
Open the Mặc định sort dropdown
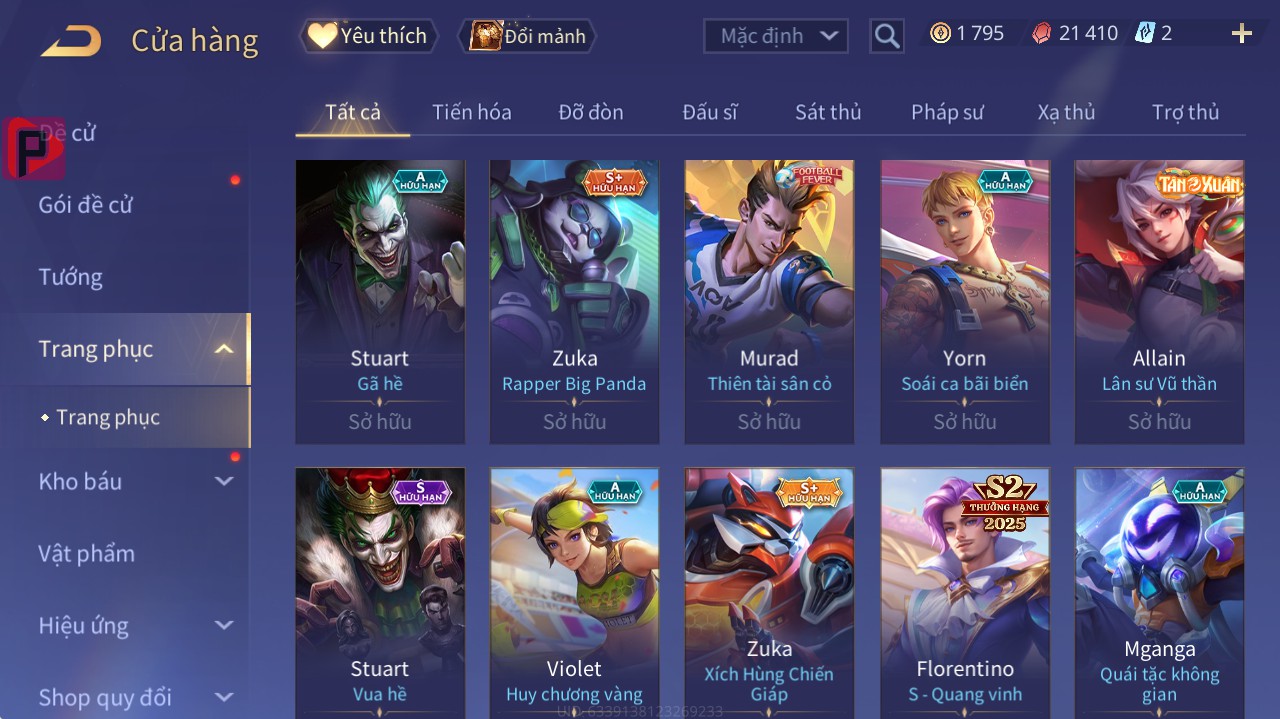point(776,36)
